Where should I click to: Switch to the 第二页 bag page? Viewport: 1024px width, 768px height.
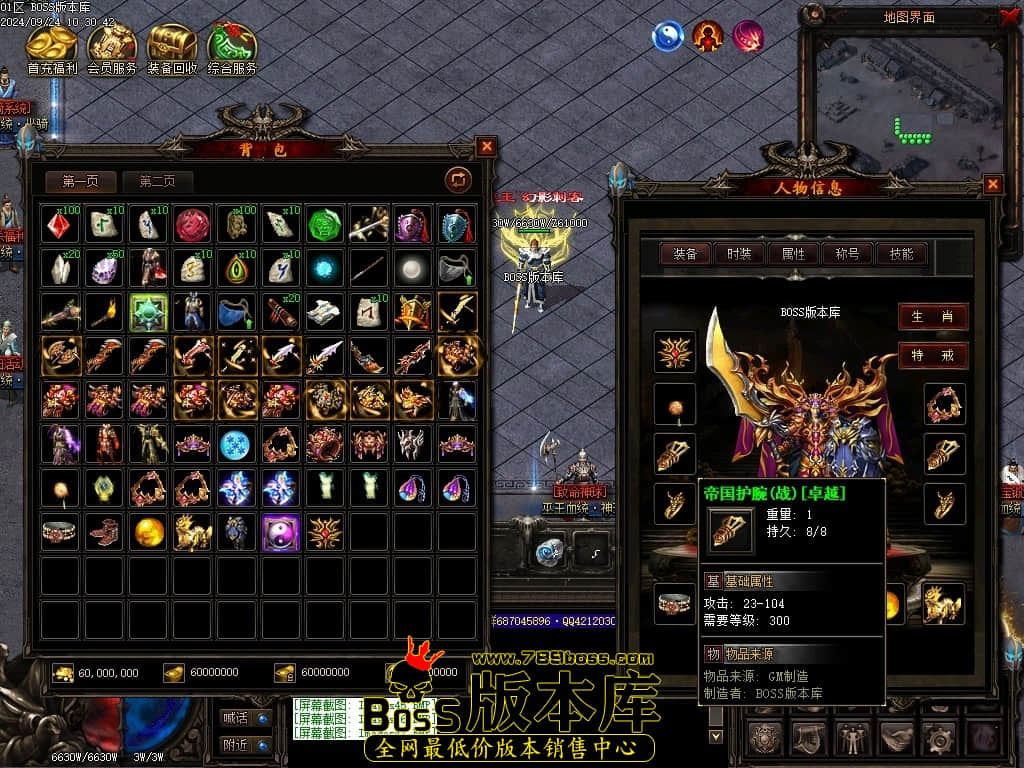[x=157, y=181]
